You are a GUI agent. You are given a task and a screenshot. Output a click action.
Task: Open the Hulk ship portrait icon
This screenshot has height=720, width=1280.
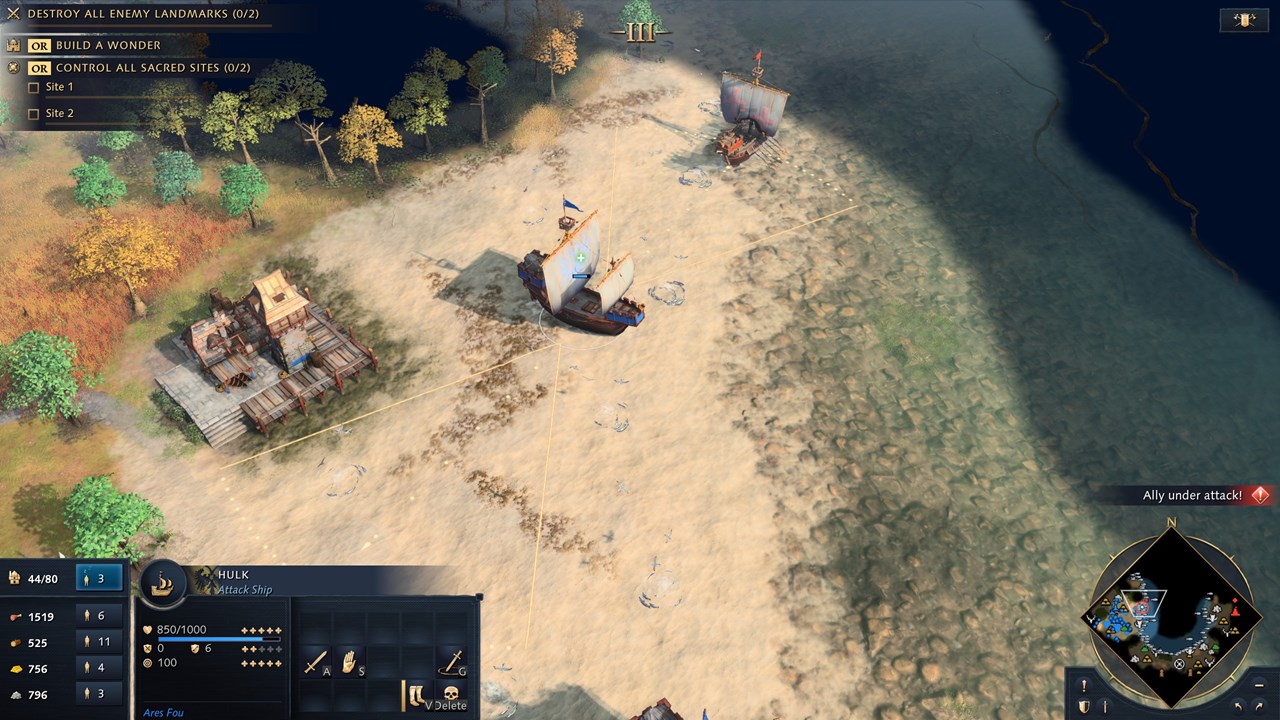tap(164, 585)
